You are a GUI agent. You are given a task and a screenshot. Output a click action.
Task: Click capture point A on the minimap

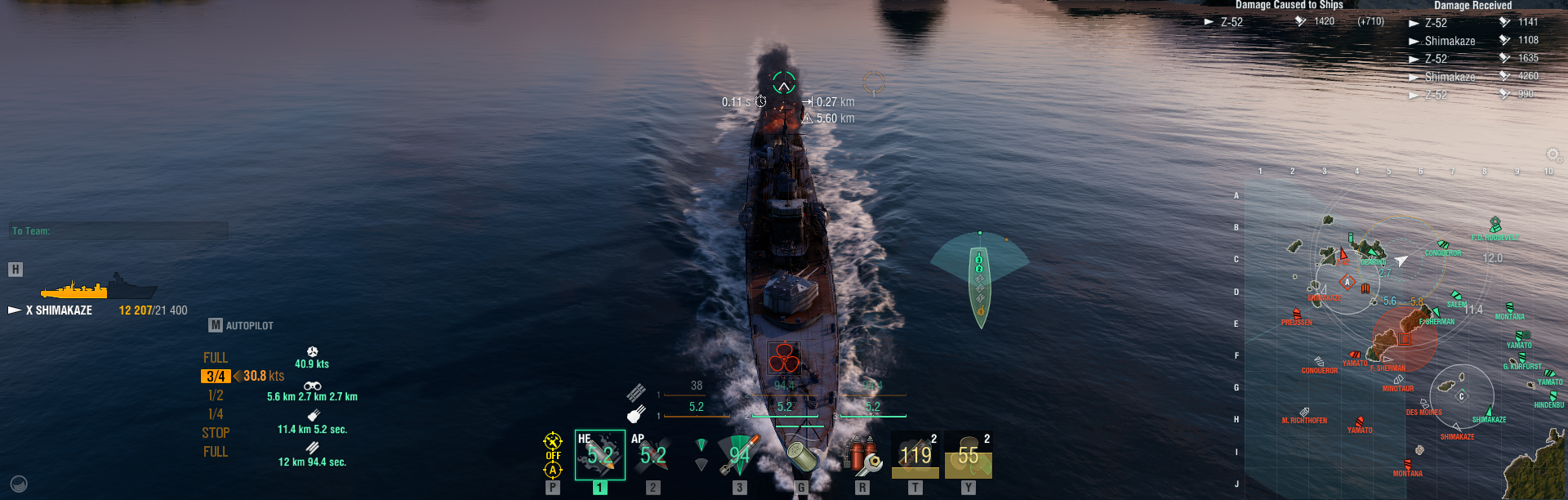(1347, 283)
